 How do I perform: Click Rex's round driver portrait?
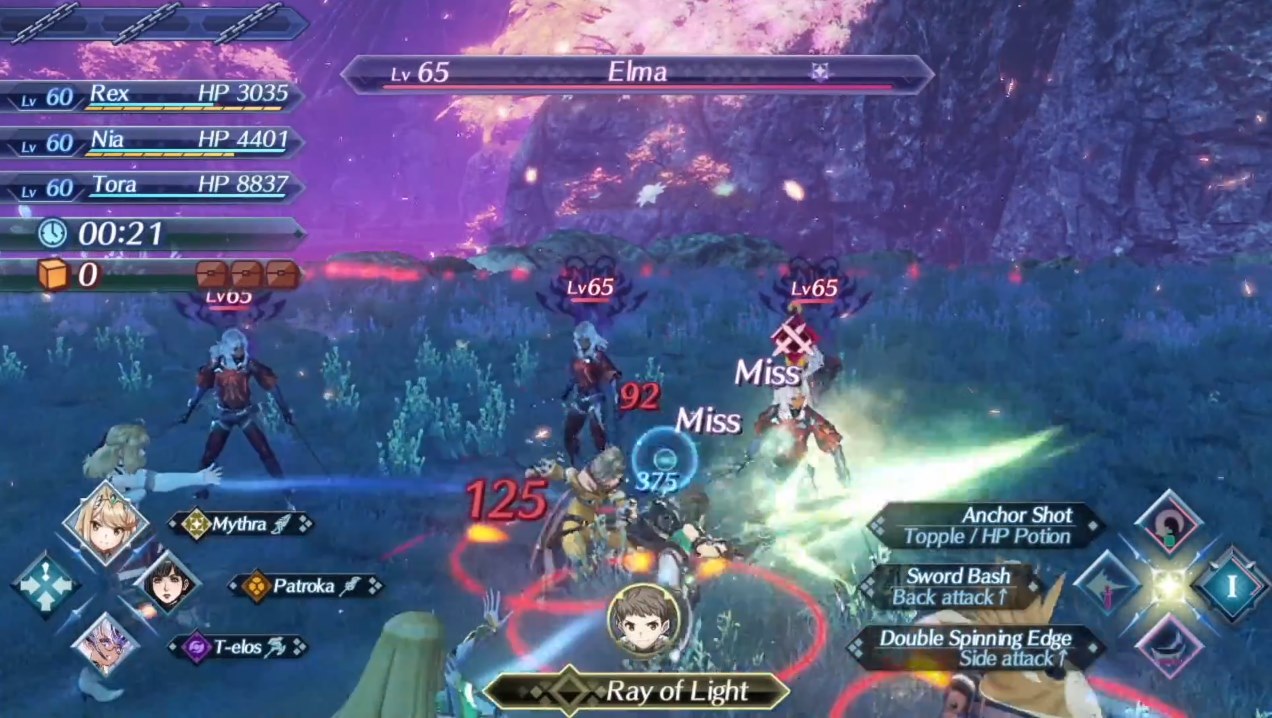[x=643, y=620]
